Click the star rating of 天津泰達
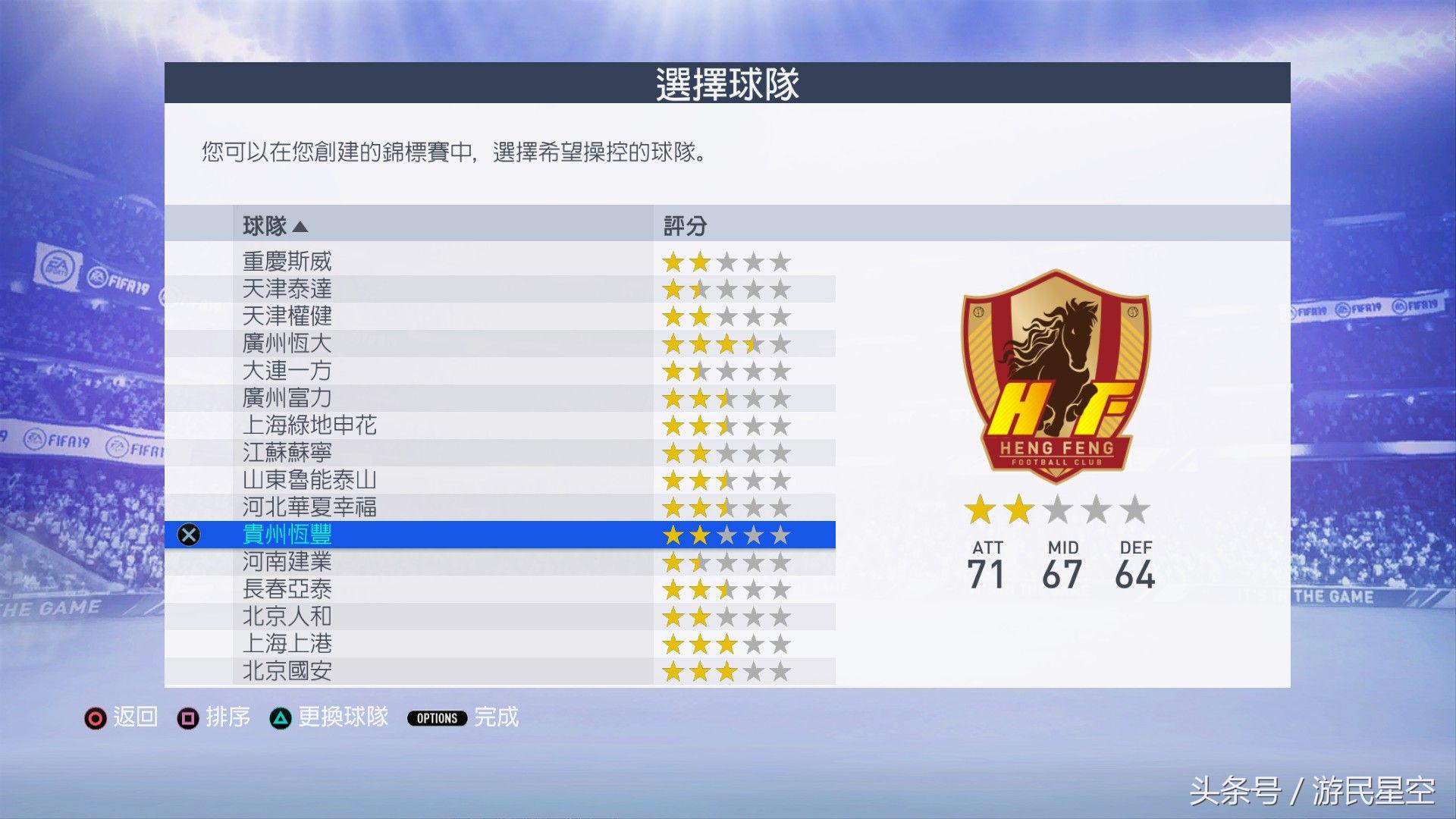 (726, 288)
